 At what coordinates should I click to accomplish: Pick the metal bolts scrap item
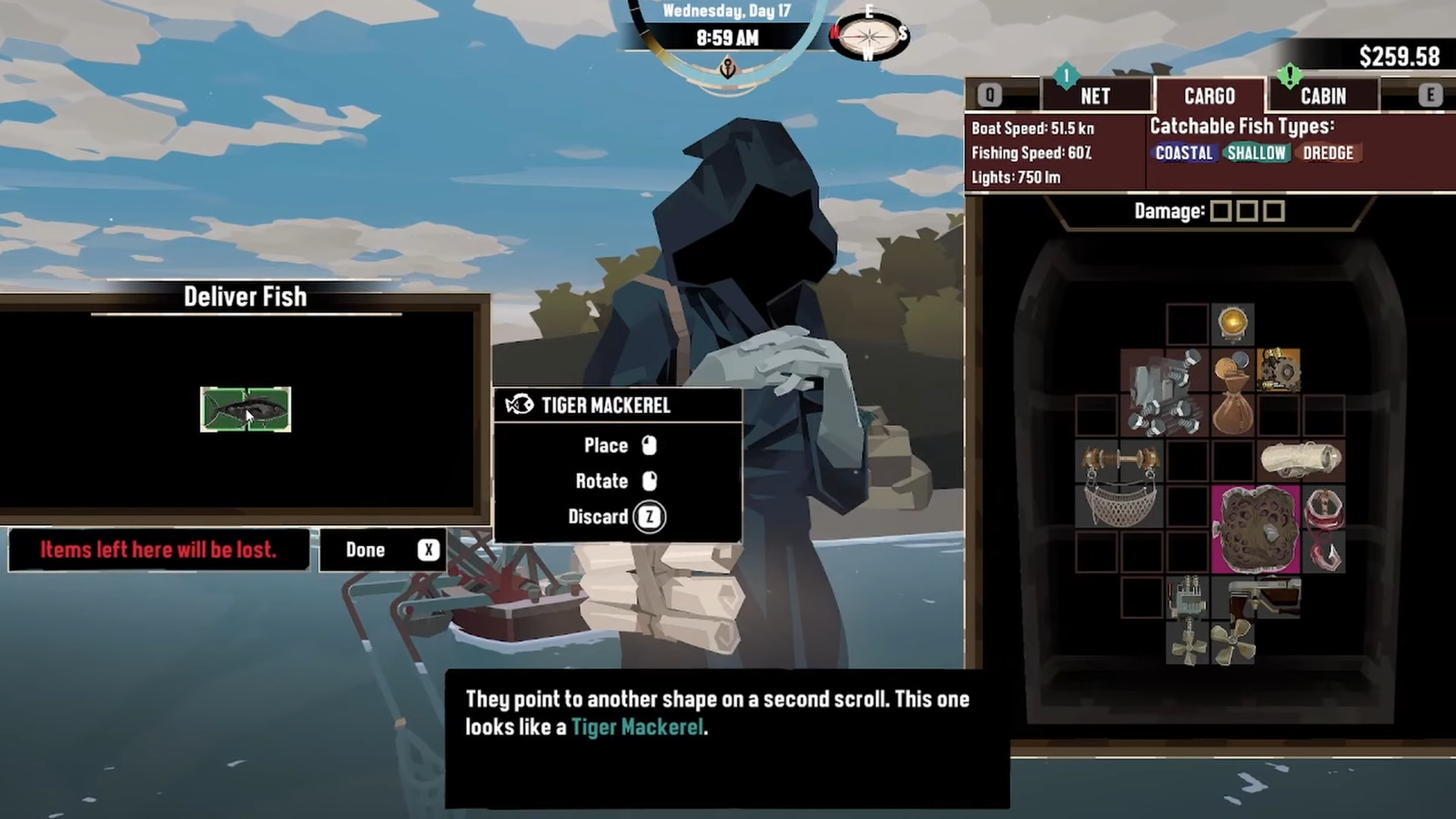[1163, 392]
